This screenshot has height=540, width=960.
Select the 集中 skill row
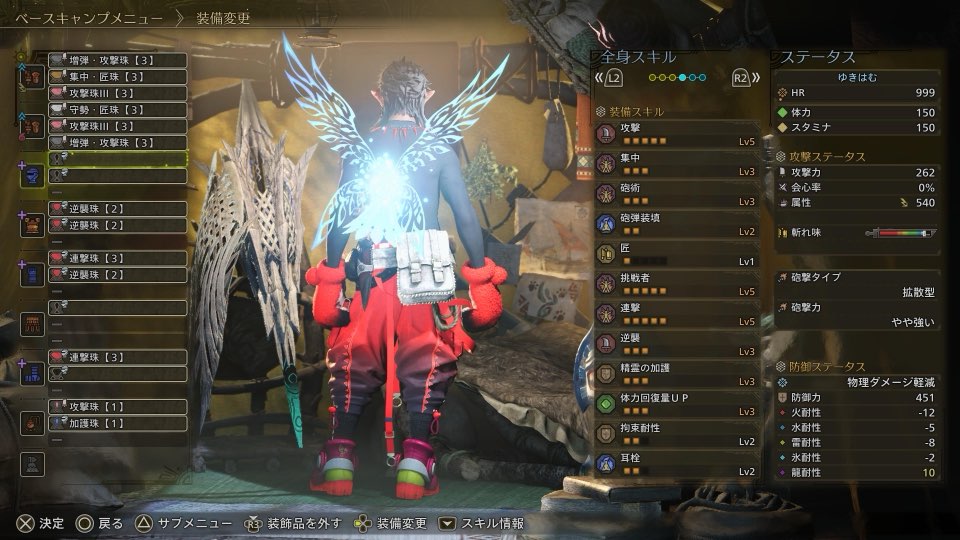pyautogui.click(x=675, y=164)
